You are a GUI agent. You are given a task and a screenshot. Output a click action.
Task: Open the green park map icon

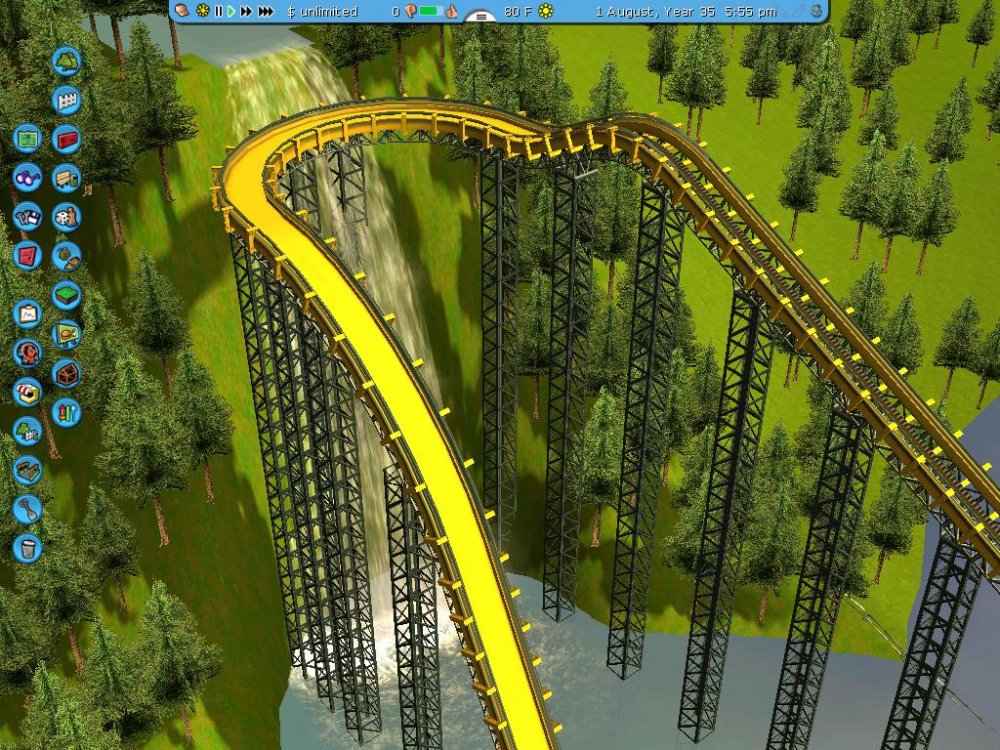27,138
